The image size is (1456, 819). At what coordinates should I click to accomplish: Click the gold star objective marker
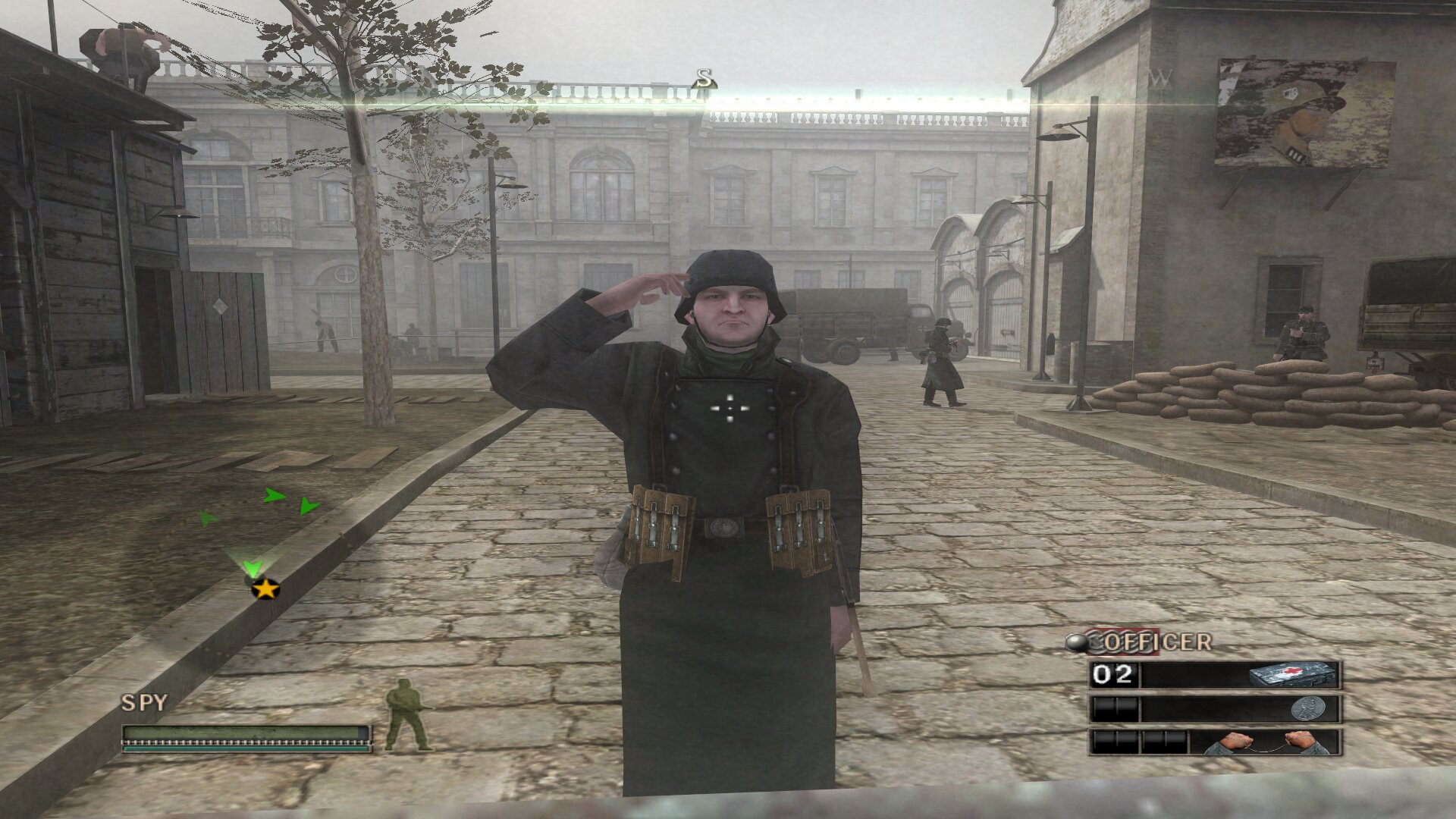coord(265,588)
